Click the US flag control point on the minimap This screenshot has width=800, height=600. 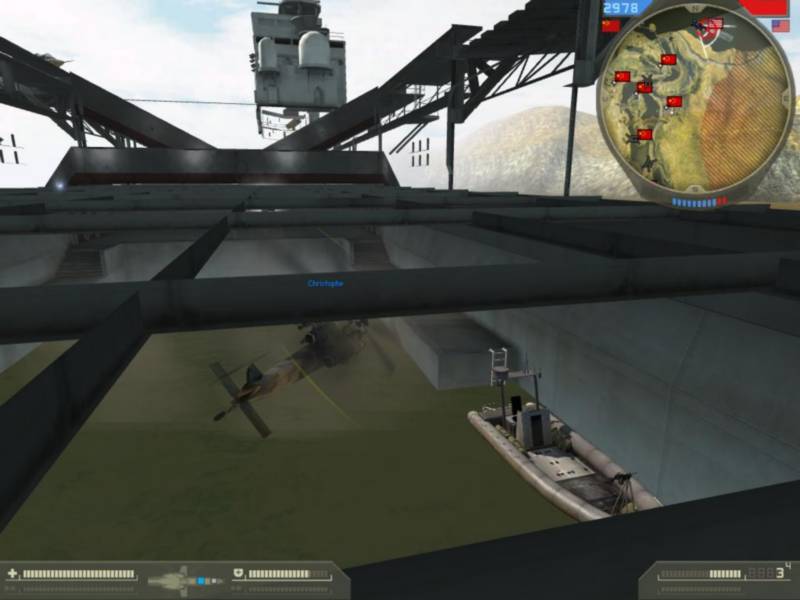(x=714, y=24)
